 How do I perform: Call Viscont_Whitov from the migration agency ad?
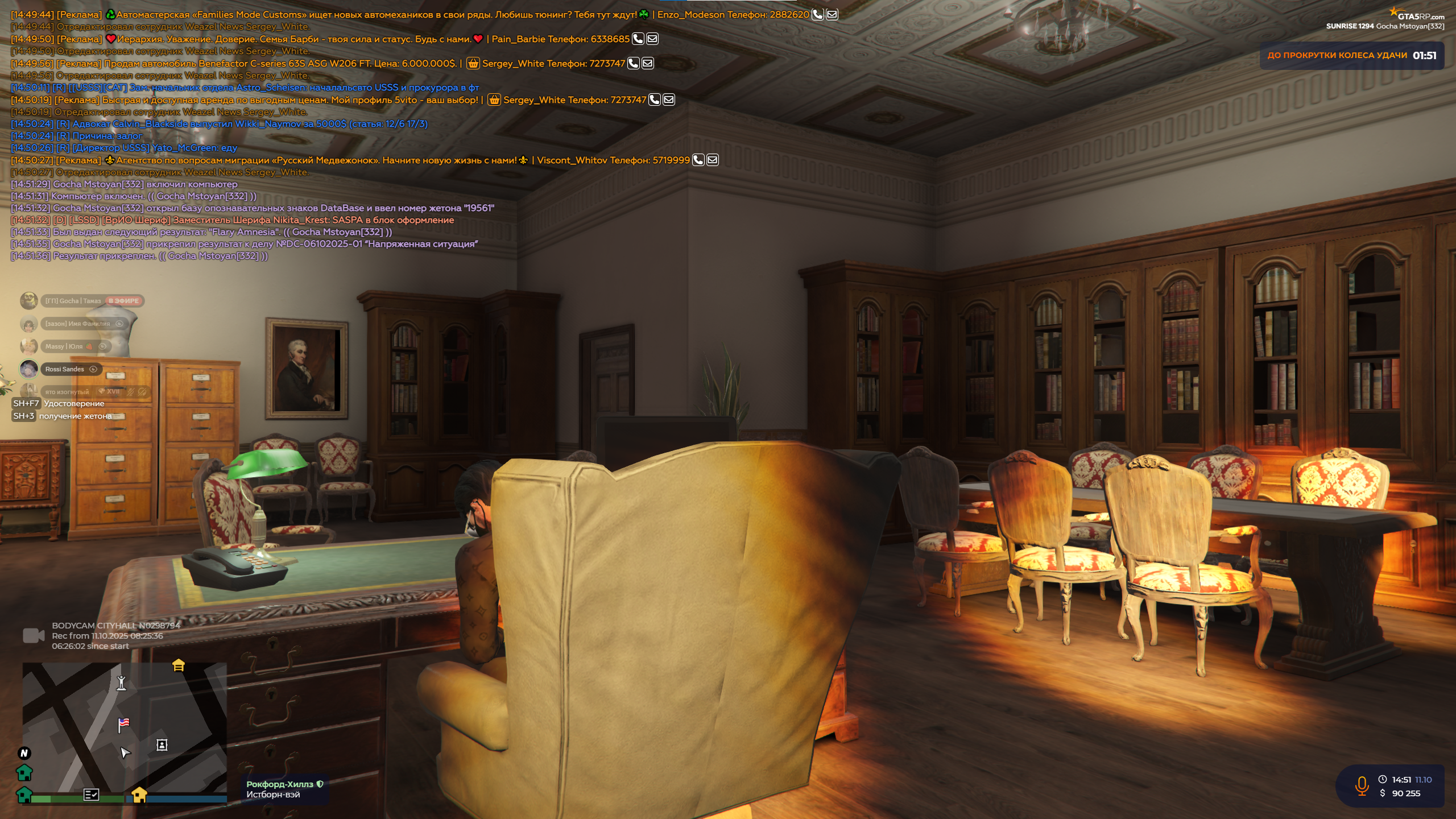pyautogui.click(x=698, y=160)
